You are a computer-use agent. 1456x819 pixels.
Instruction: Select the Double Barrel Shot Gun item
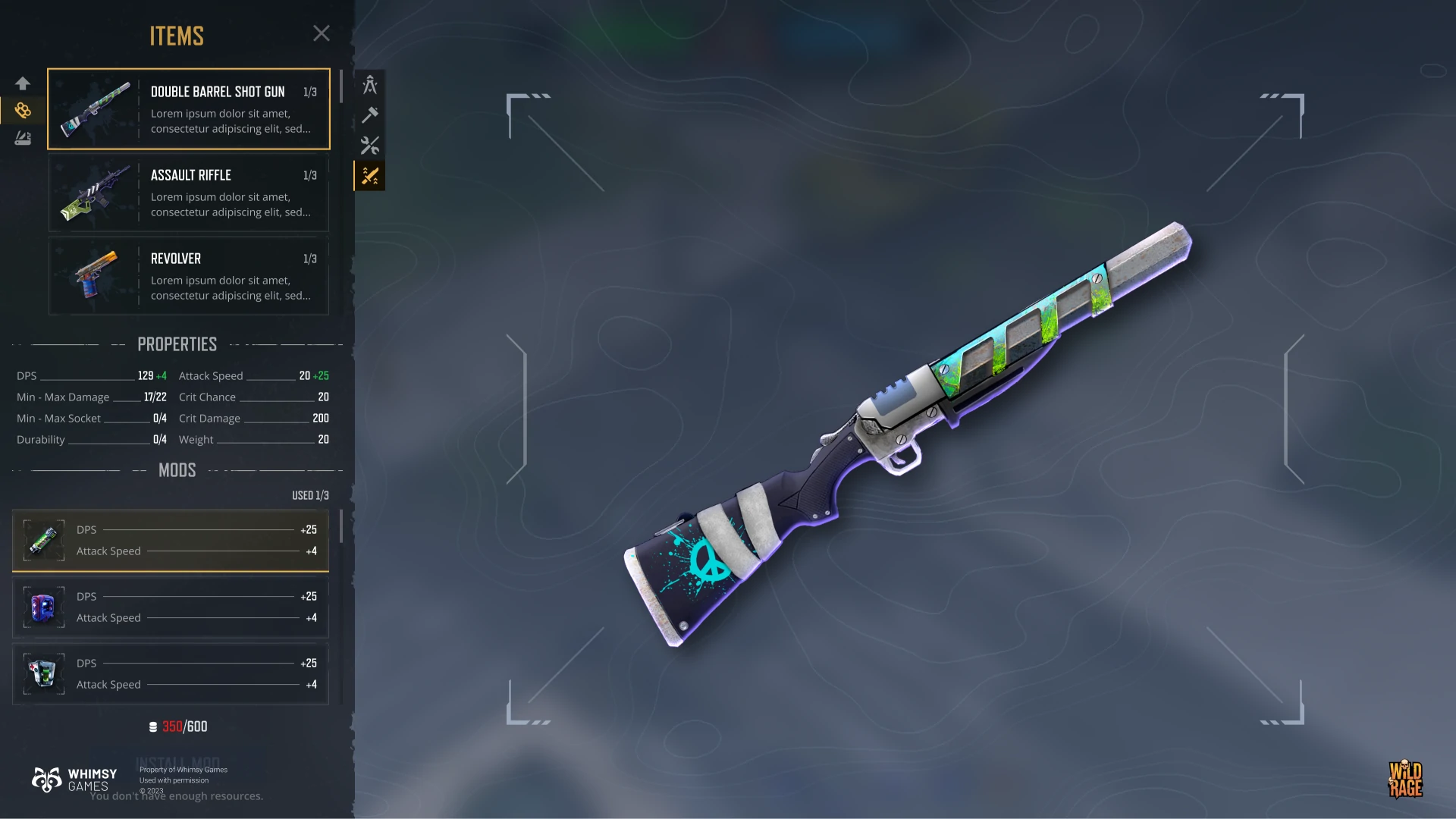pyautogui.click(x=189, y=109)
